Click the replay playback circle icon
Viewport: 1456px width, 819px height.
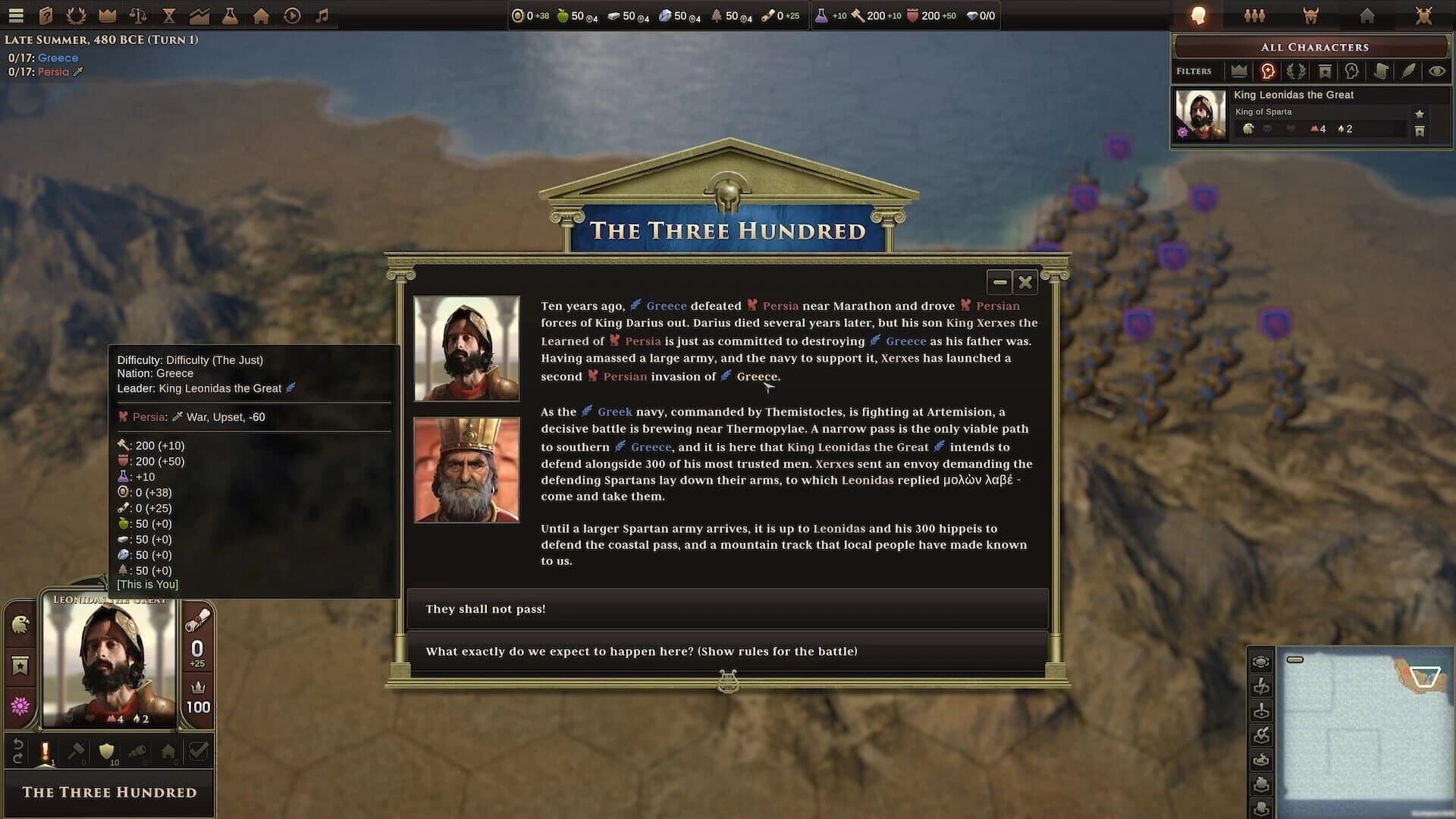point(290,15)
